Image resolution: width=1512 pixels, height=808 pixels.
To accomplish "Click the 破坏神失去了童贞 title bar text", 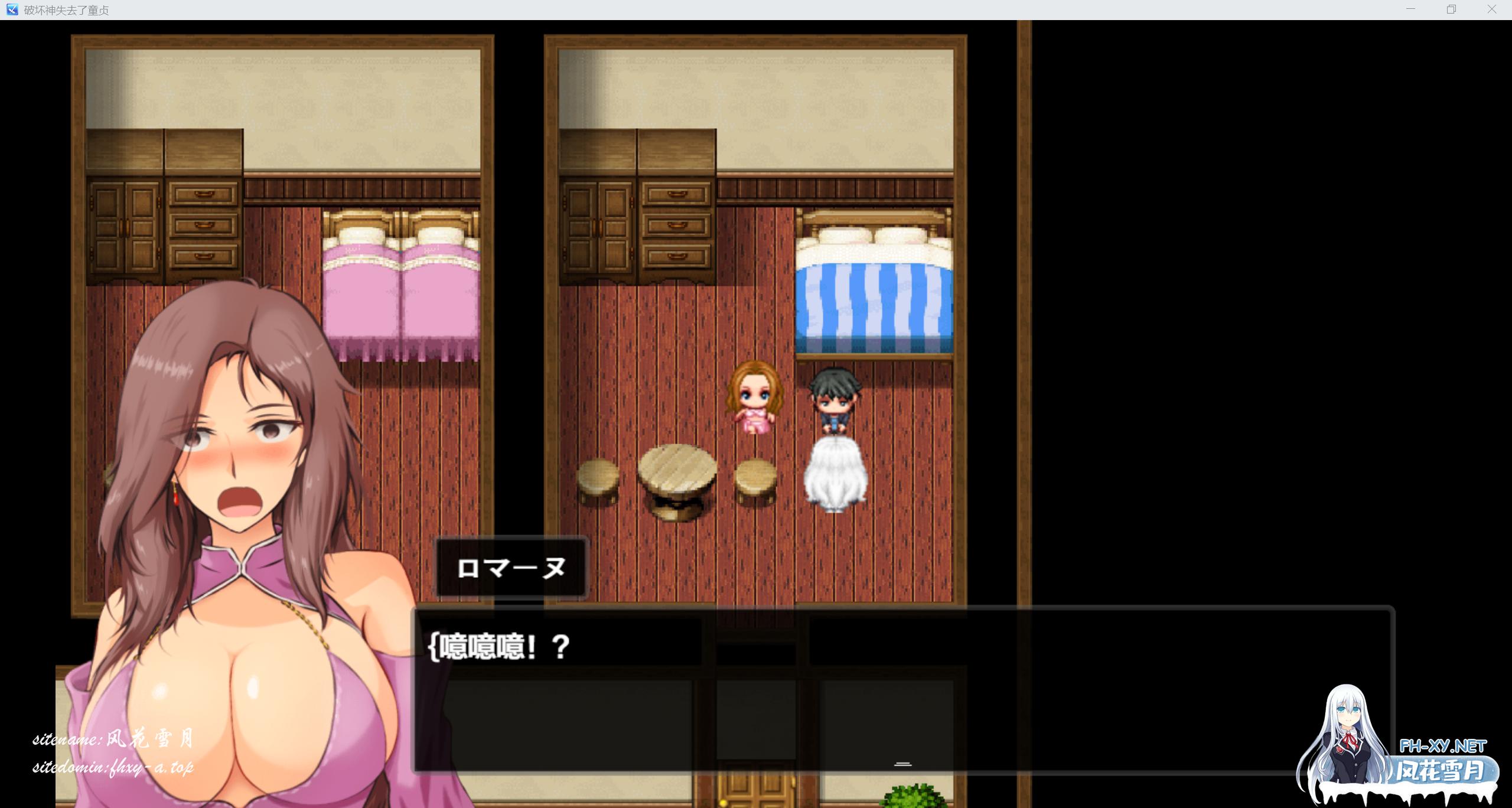I will click(64, 9).
